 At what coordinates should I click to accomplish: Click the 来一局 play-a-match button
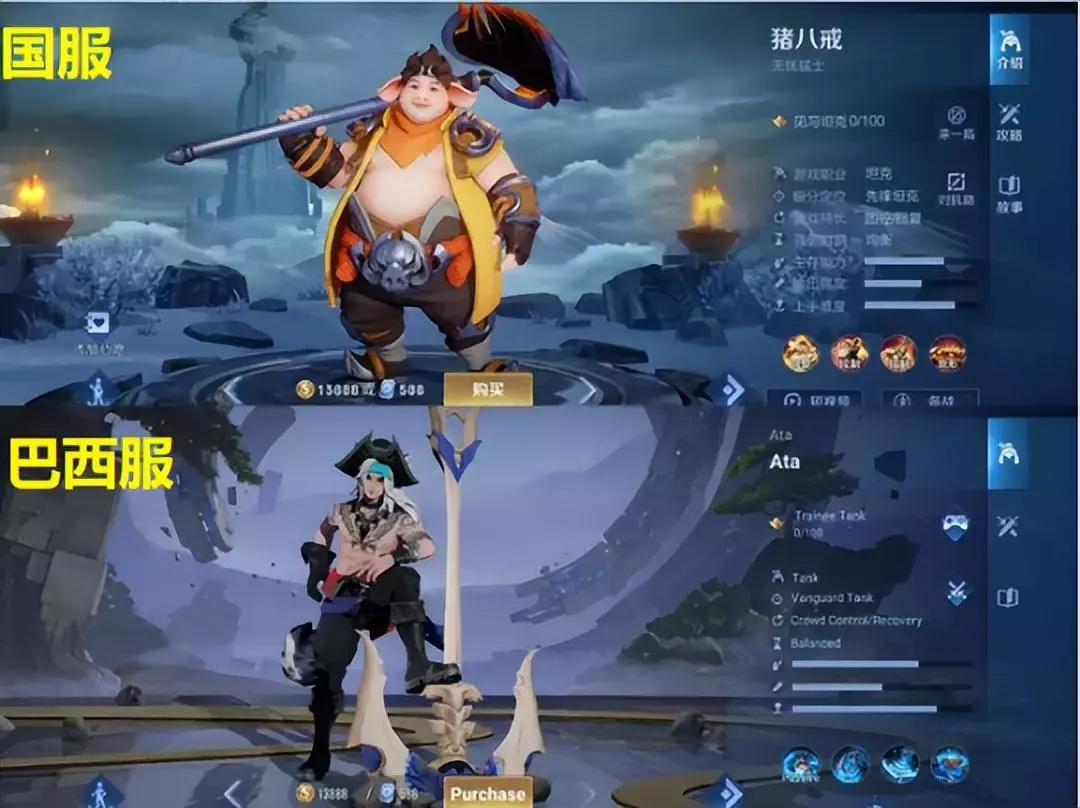(x=956, y=121)
